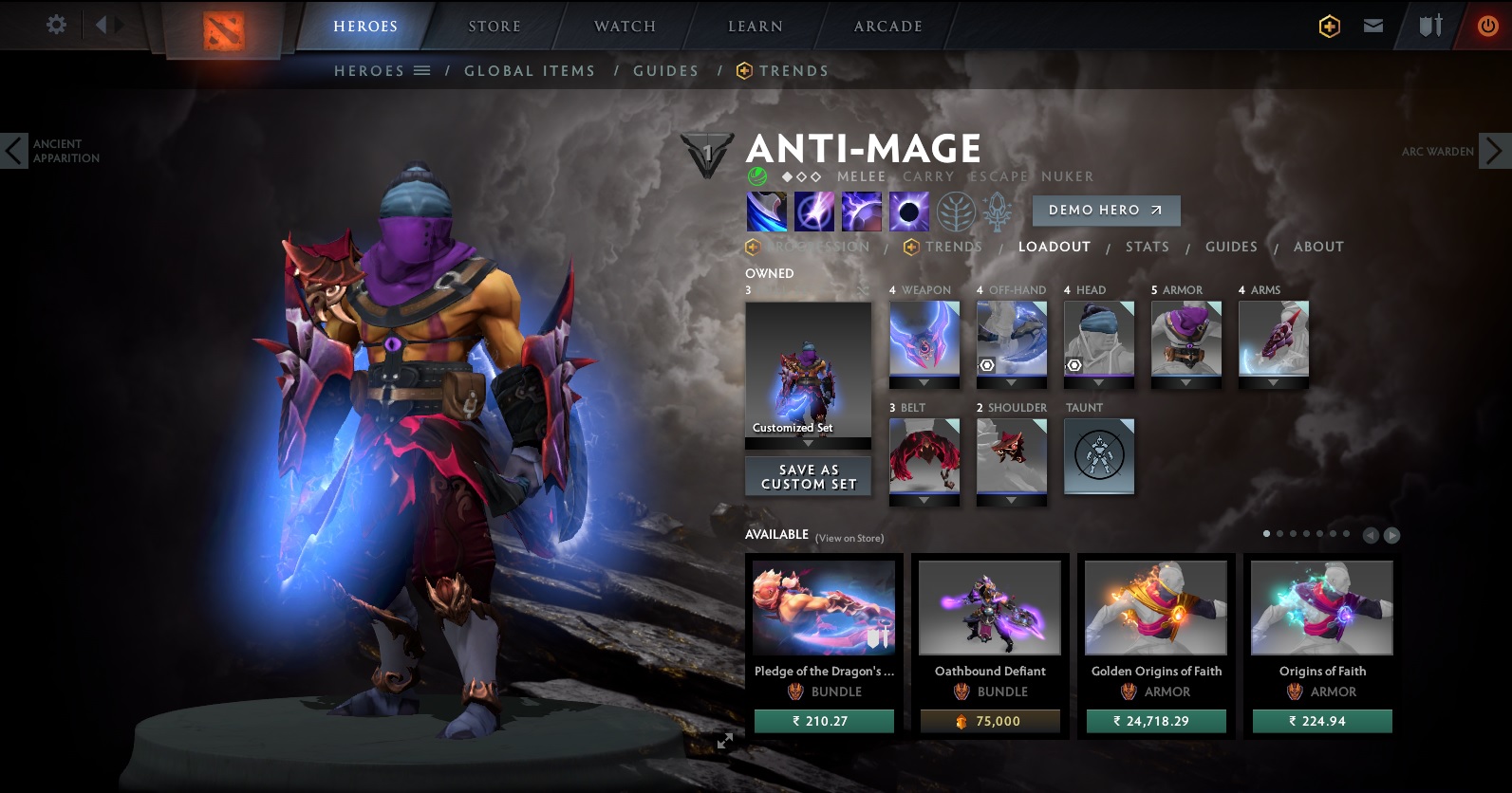1512x793 pixels.
Task: Toggle visibility eye on the Head item slot
Action: [x=1073, y=364]
